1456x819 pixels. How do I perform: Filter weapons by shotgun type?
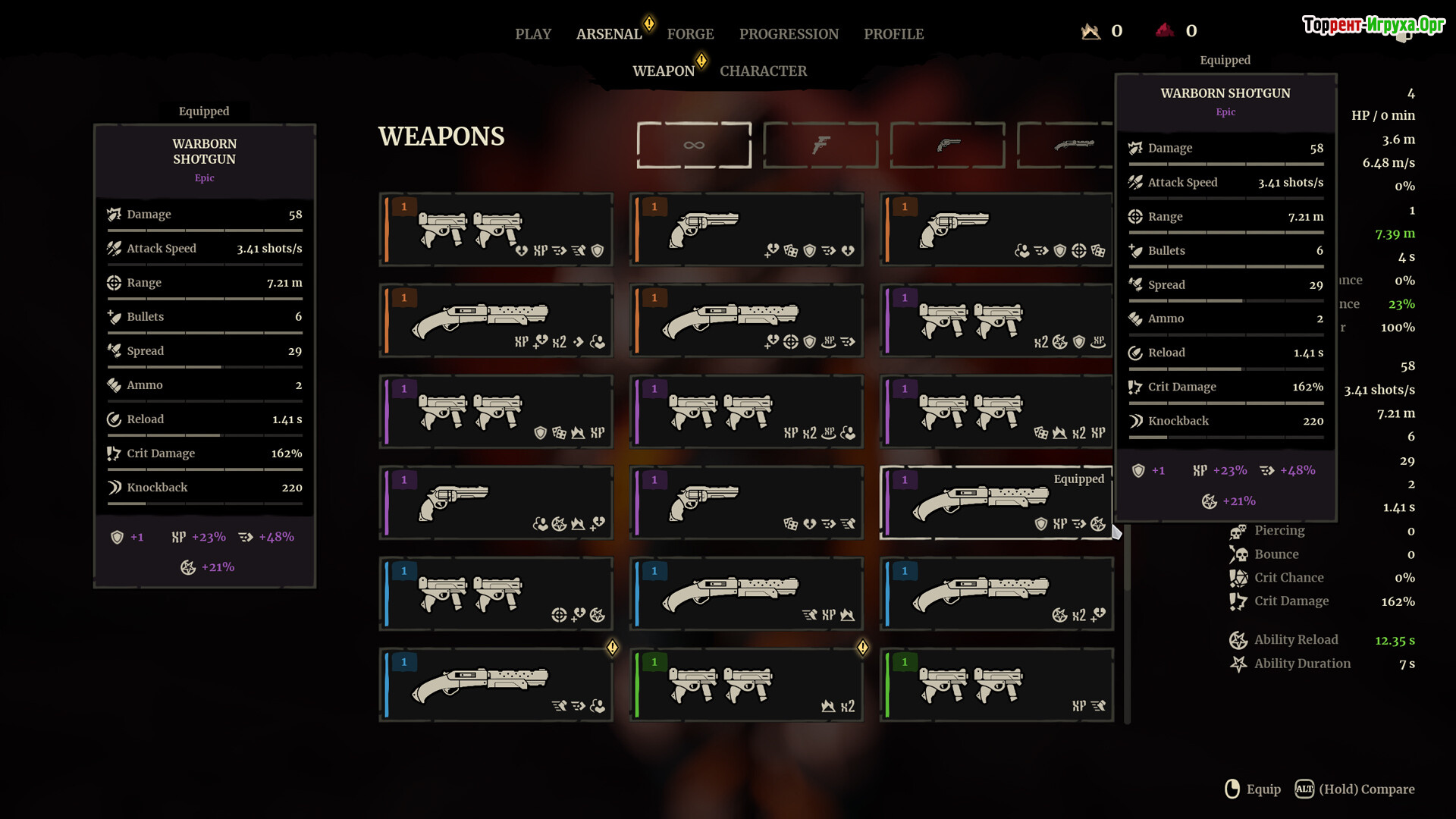click(x=1065, y=145)
